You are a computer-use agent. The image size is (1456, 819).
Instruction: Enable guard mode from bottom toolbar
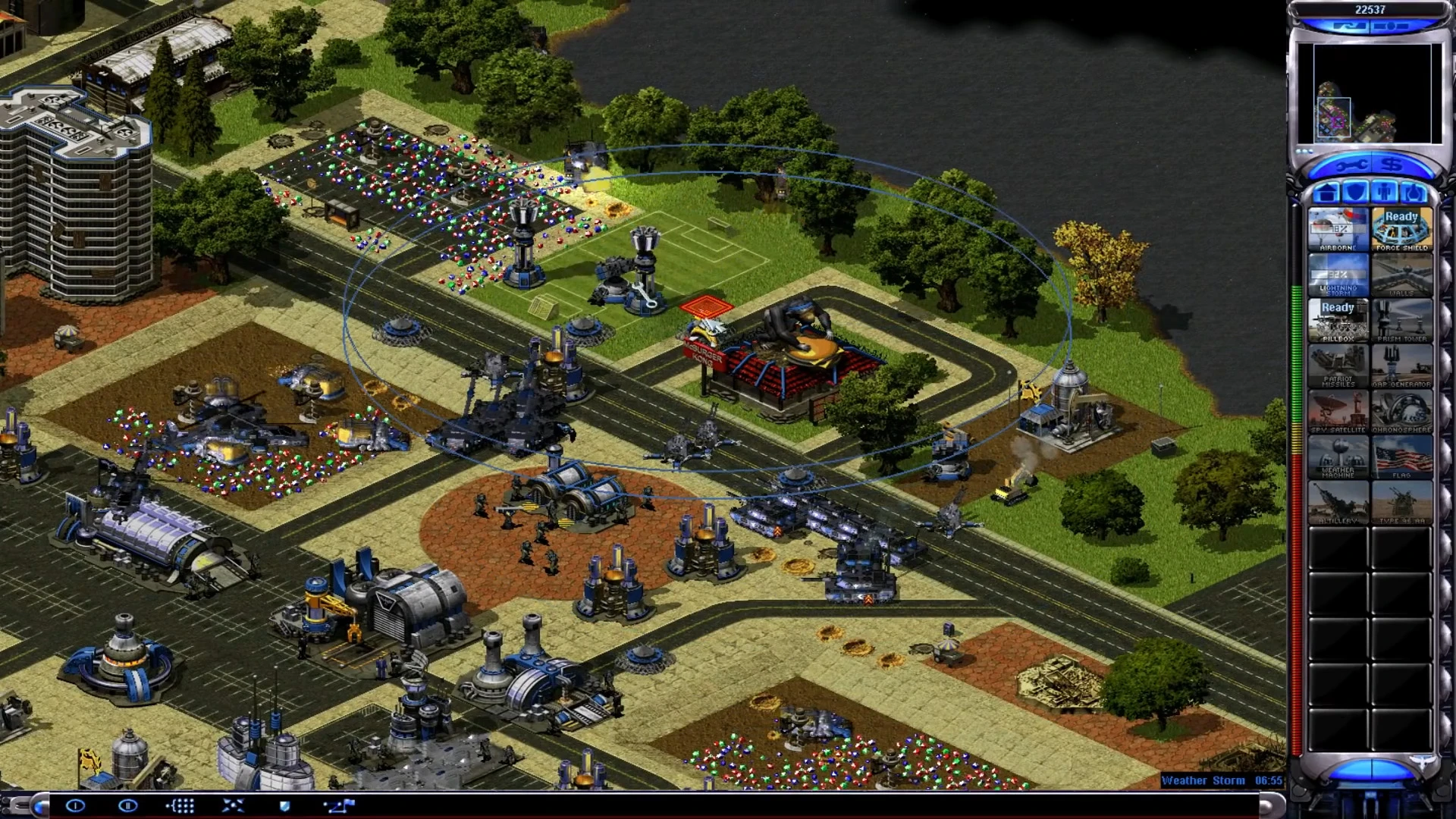pyautogui.click(x=284, y=806)
